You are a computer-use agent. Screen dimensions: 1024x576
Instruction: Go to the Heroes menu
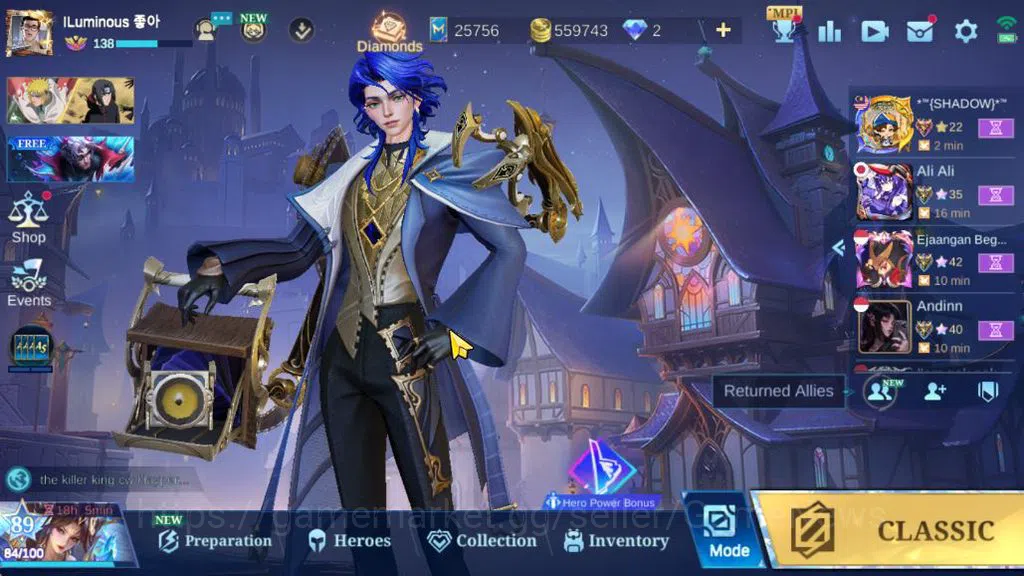[x=349, y=541]
